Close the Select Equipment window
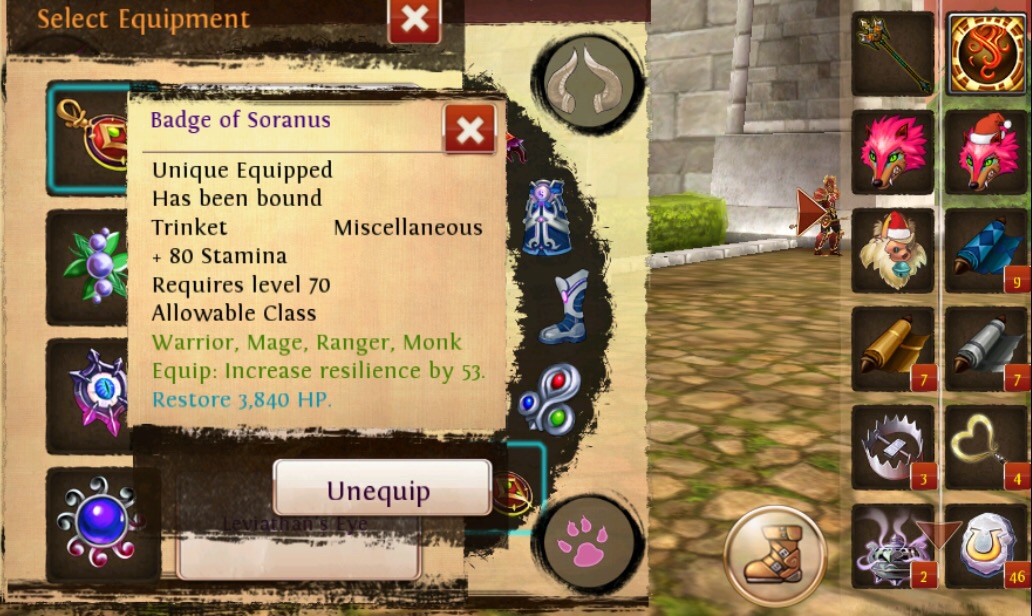1032x616 pixels. click(x=414, y=20)
